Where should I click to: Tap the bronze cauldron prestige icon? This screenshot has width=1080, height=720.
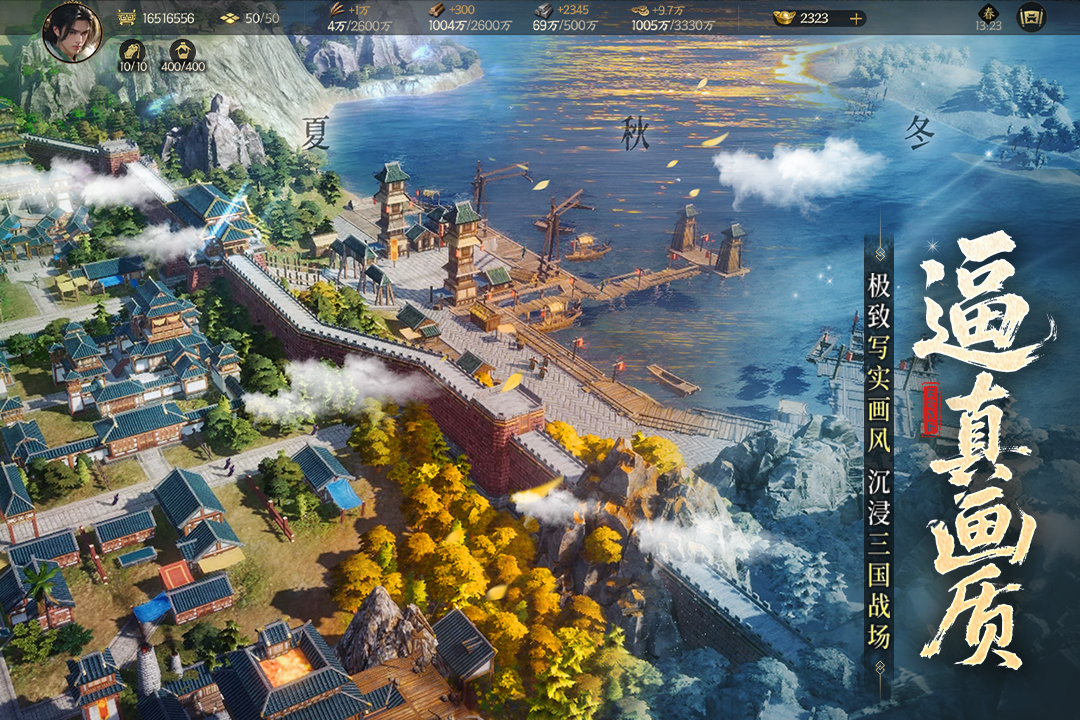tap(127, 18)
